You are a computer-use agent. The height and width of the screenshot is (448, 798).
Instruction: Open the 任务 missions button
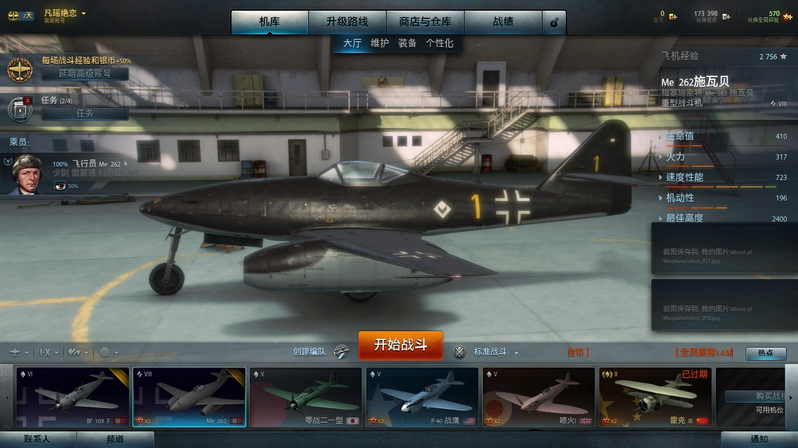point(84,113)
